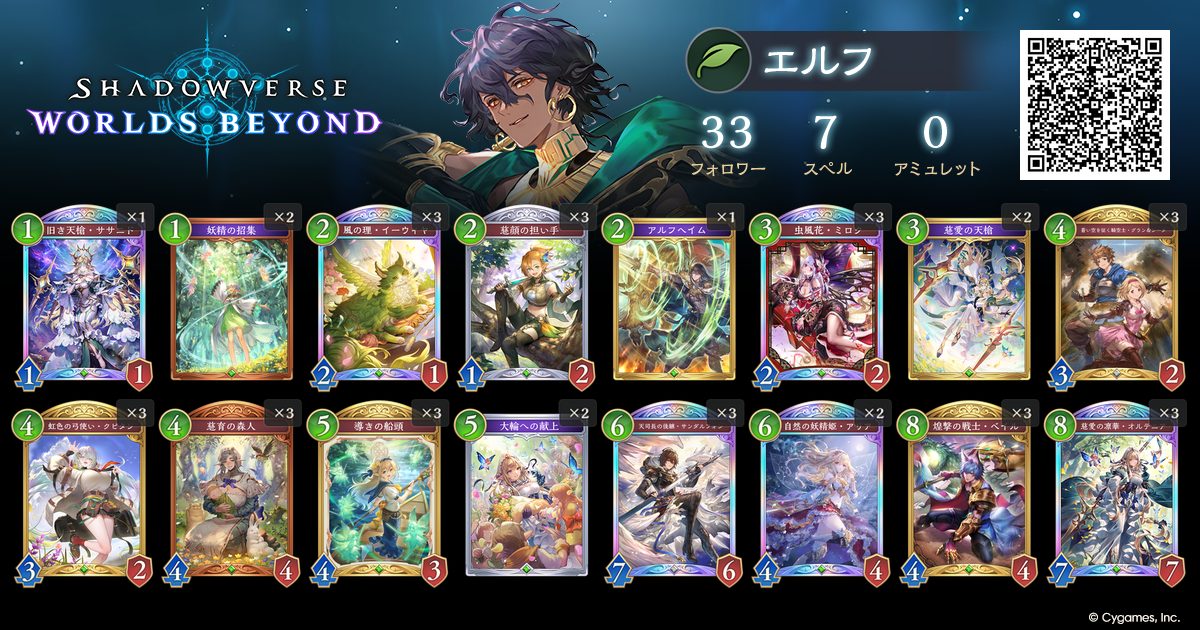Select the 旧き天槍・ササナド card
Image resolution: width=1200 pixels, height=630 pixels.
point(83,295)
